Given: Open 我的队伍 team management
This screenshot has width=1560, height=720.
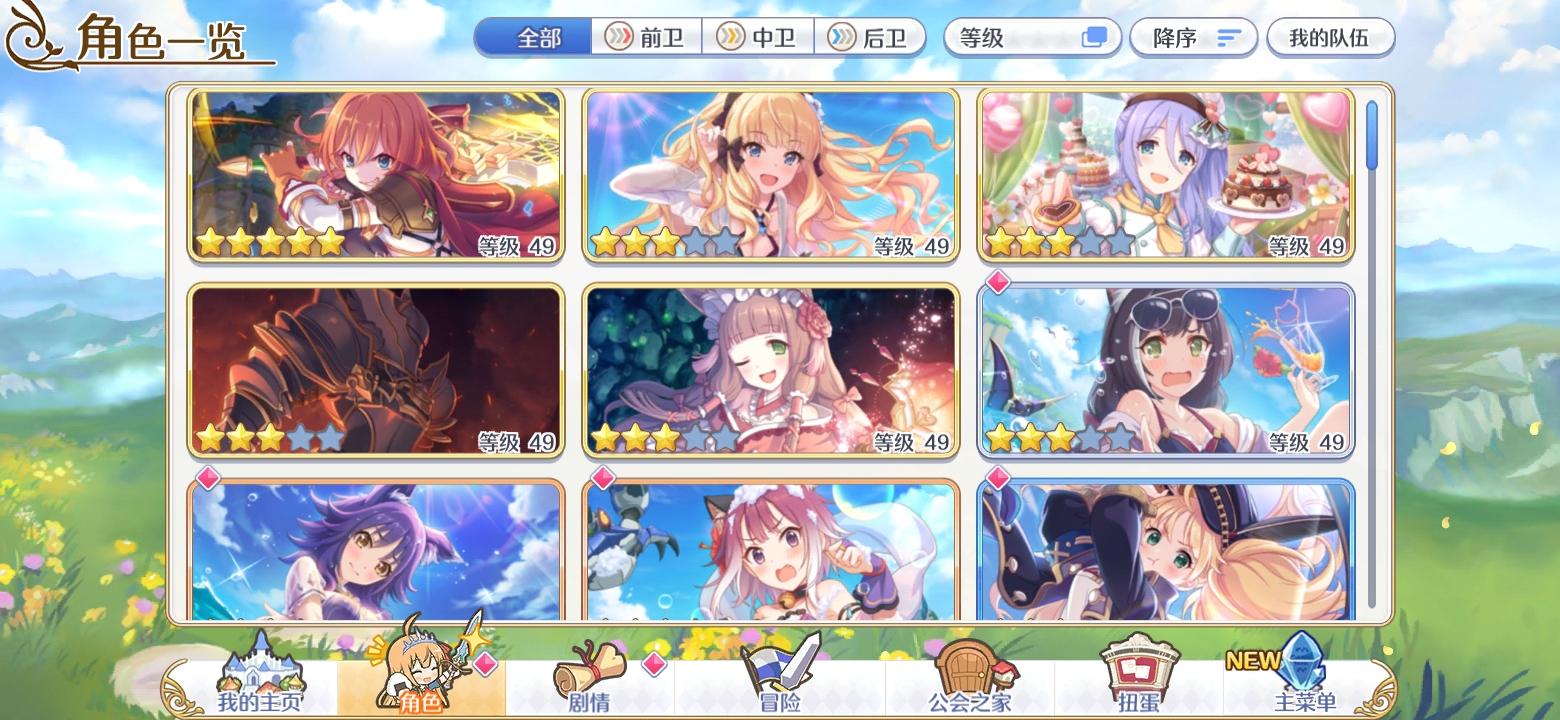Looking at the screenshot, I should pyautogui.click(x=1331, y=38).
